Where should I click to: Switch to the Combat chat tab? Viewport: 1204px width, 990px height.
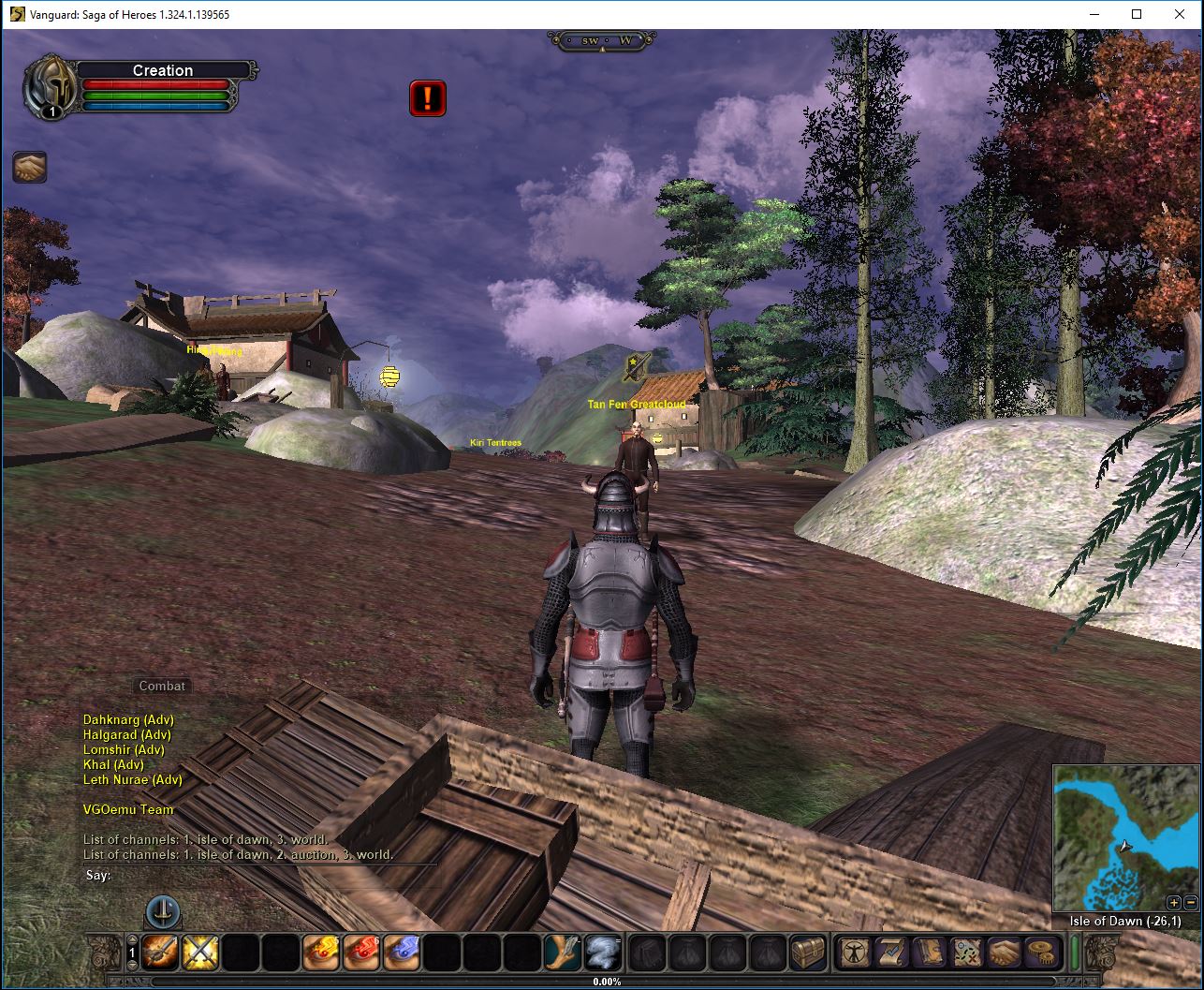162,686
